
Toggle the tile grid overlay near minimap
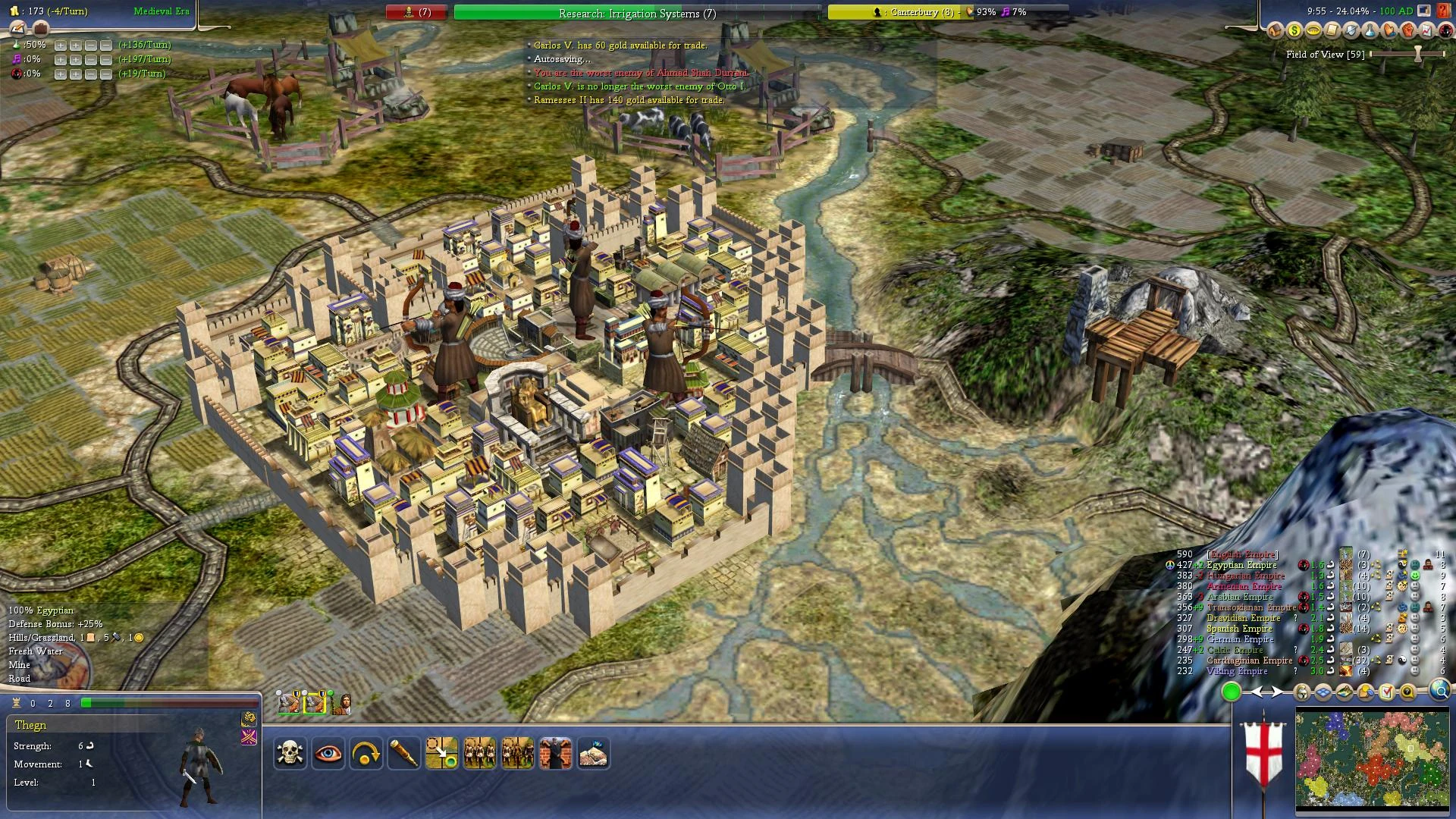tap(1323, 692)
